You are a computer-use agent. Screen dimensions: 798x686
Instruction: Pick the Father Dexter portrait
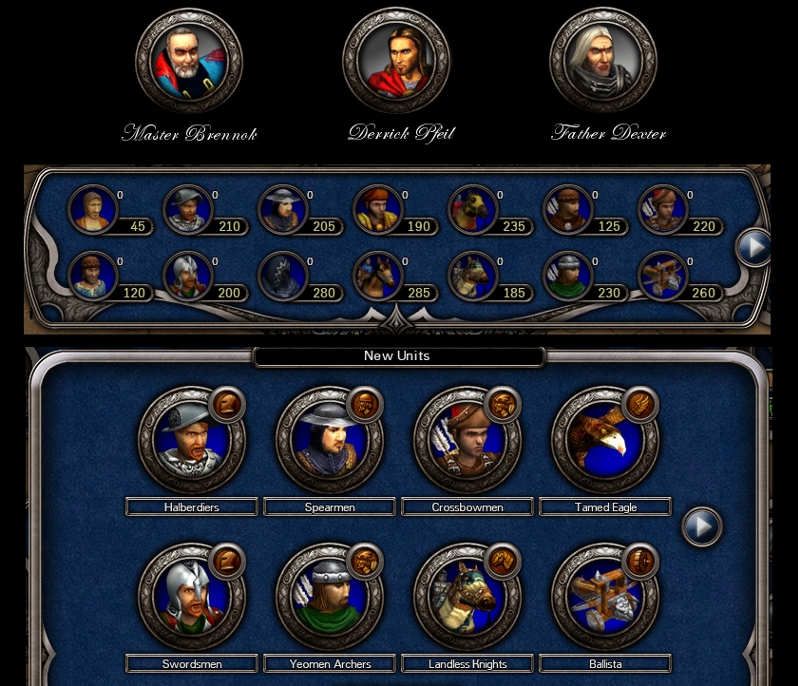point(603,62)
